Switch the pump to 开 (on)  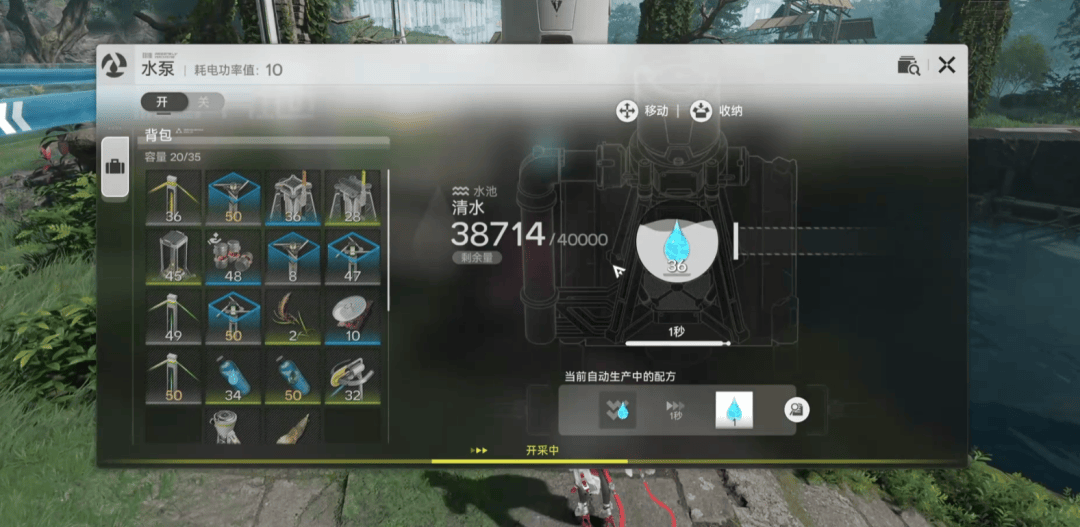pos(162,102)
